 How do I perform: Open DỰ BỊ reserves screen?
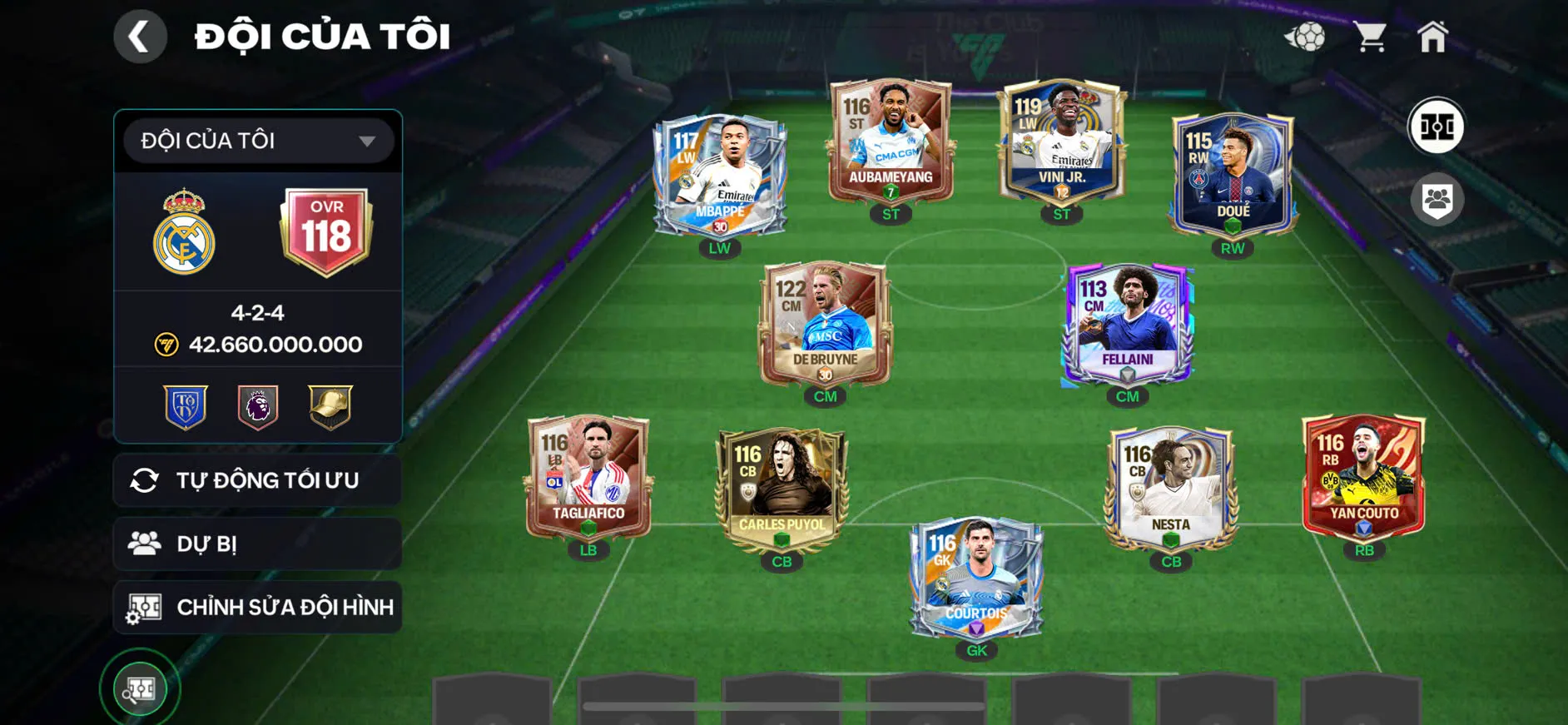(256, 543)
